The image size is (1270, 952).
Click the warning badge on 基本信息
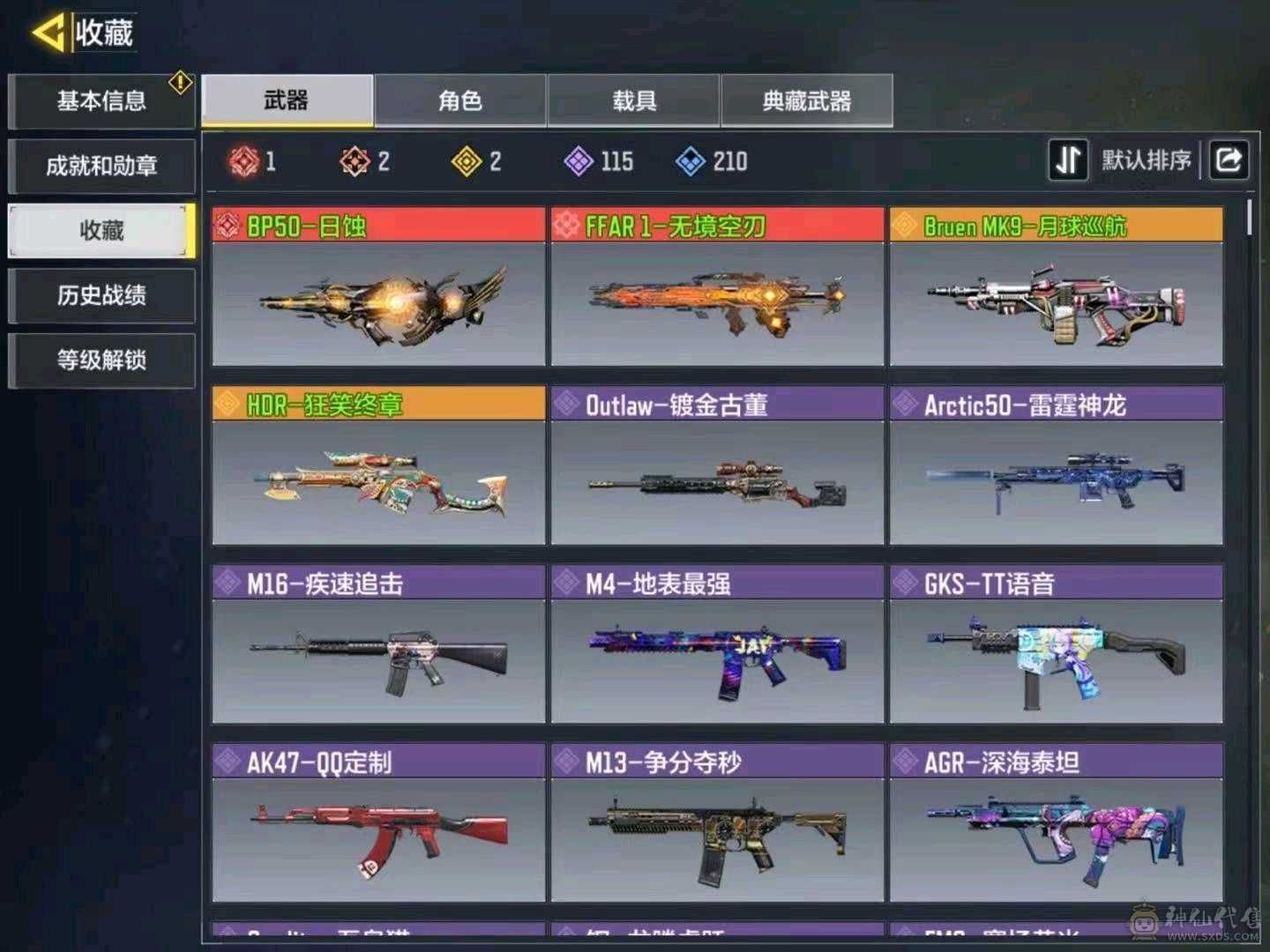pyautogui.click(x=180, y=80)
